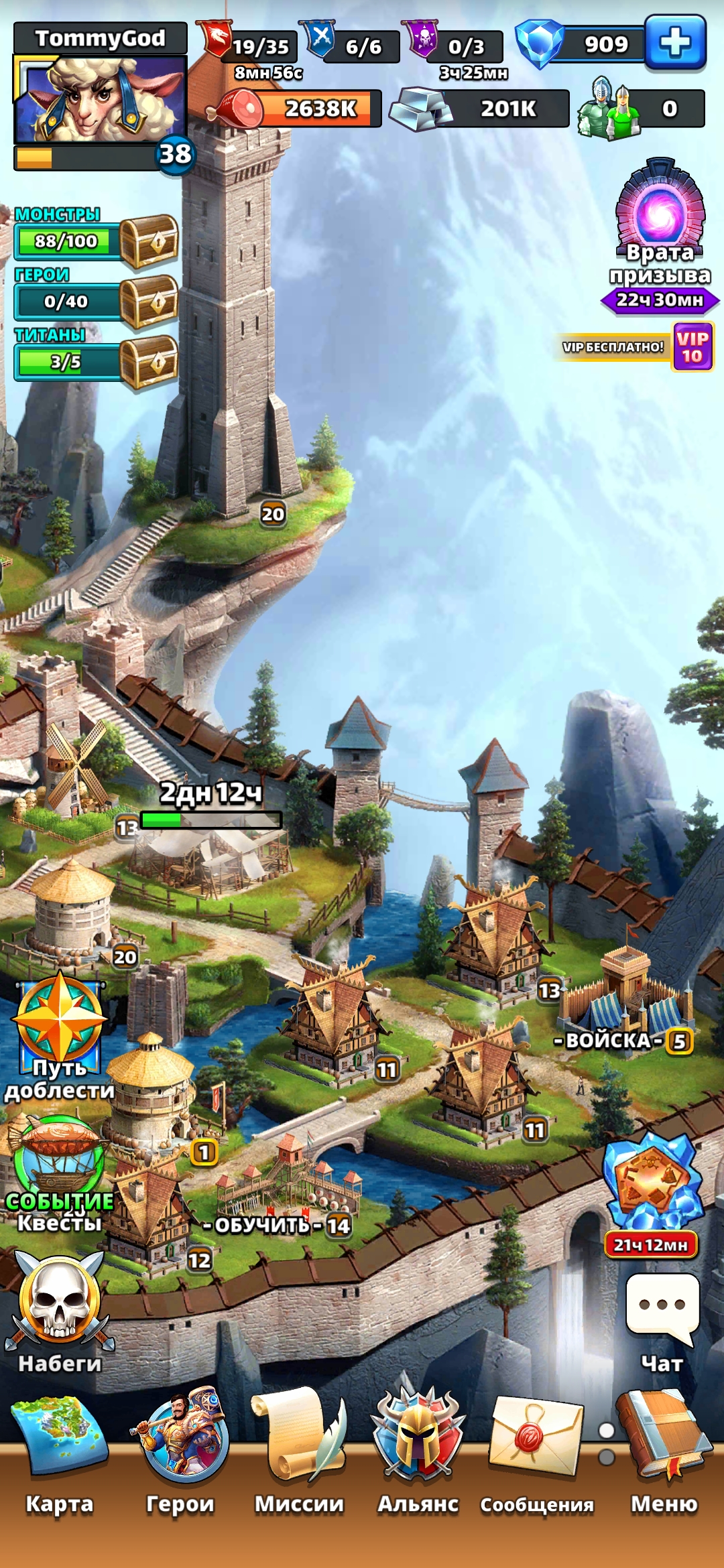This screenshot has width=724, height=1568.
Task: Open the Герои chest reward
Action: (149, 302)
